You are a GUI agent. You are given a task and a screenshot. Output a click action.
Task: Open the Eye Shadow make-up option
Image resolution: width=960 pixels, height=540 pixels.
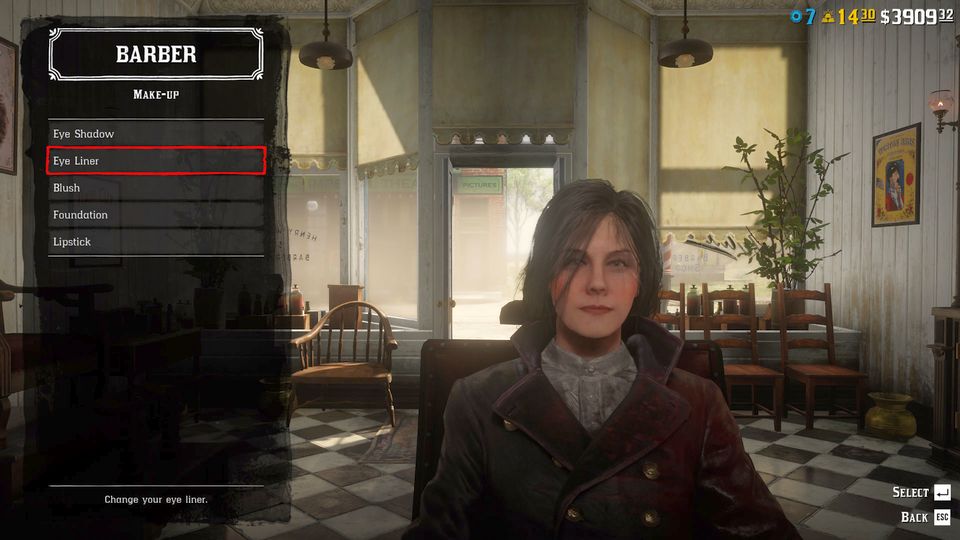pos(157,134)
